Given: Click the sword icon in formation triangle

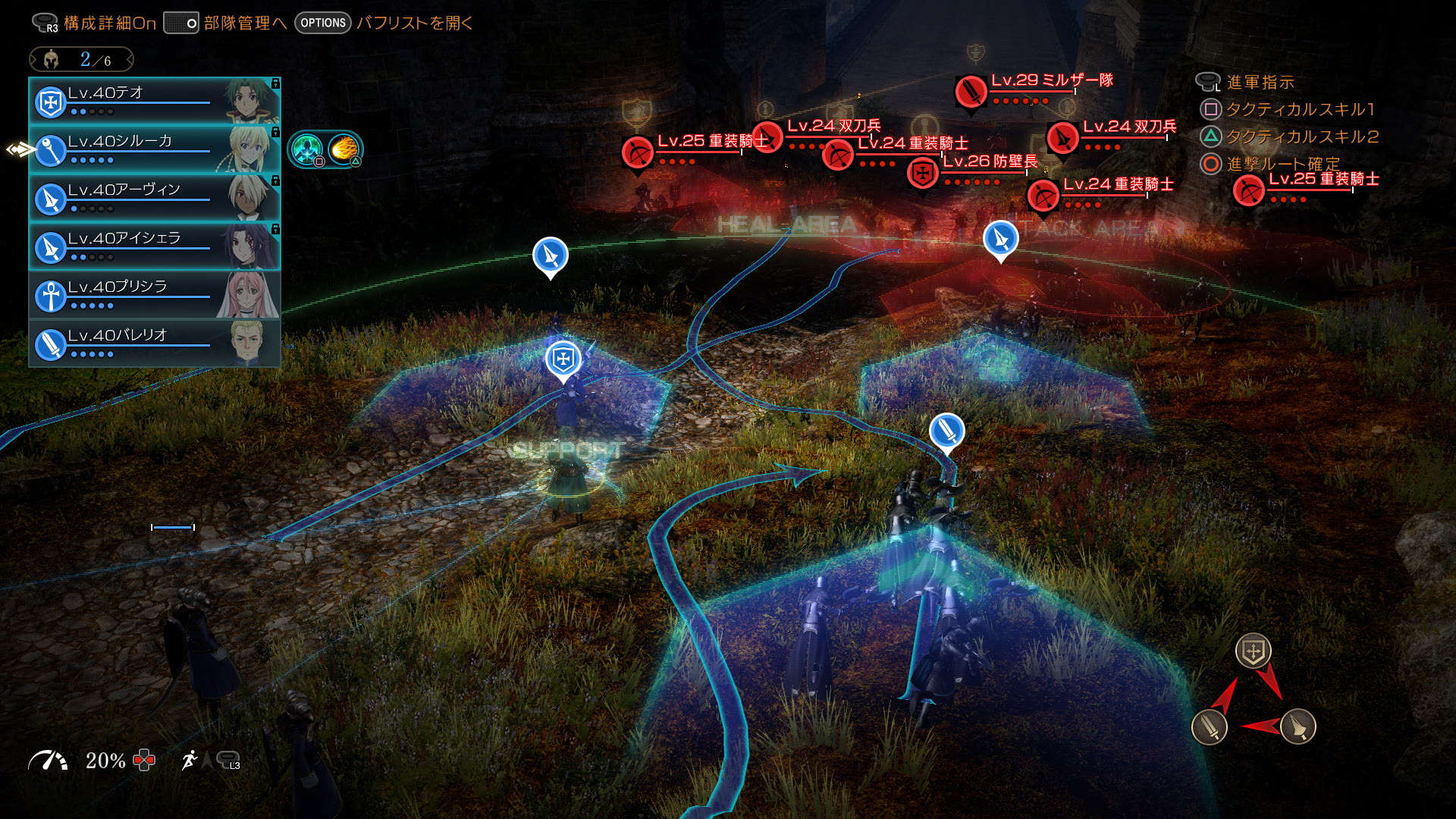Looking at the screenshot, I should point(1210,726).
